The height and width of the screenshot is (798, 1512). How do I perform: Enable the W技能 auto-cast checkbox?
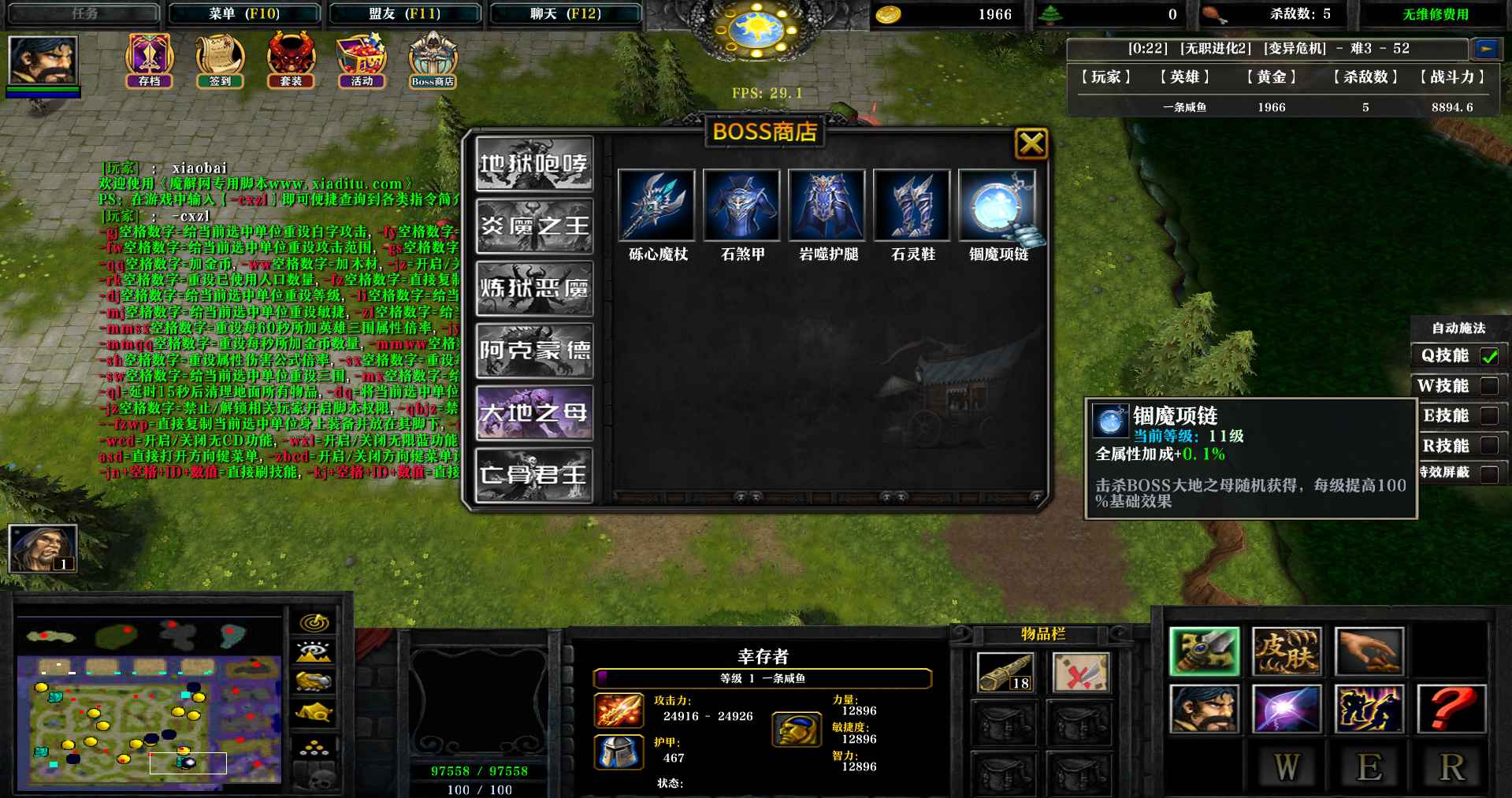point(1489,386)
